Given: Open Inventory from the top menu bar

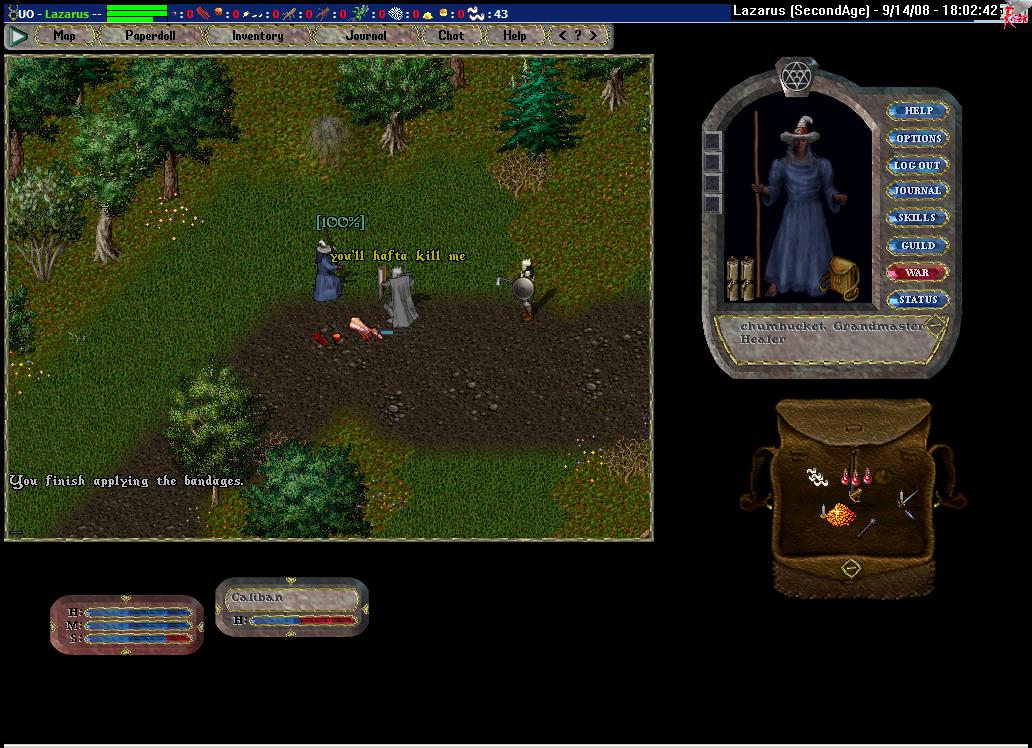Looking at the screenshot, I should tap(257, 36).
